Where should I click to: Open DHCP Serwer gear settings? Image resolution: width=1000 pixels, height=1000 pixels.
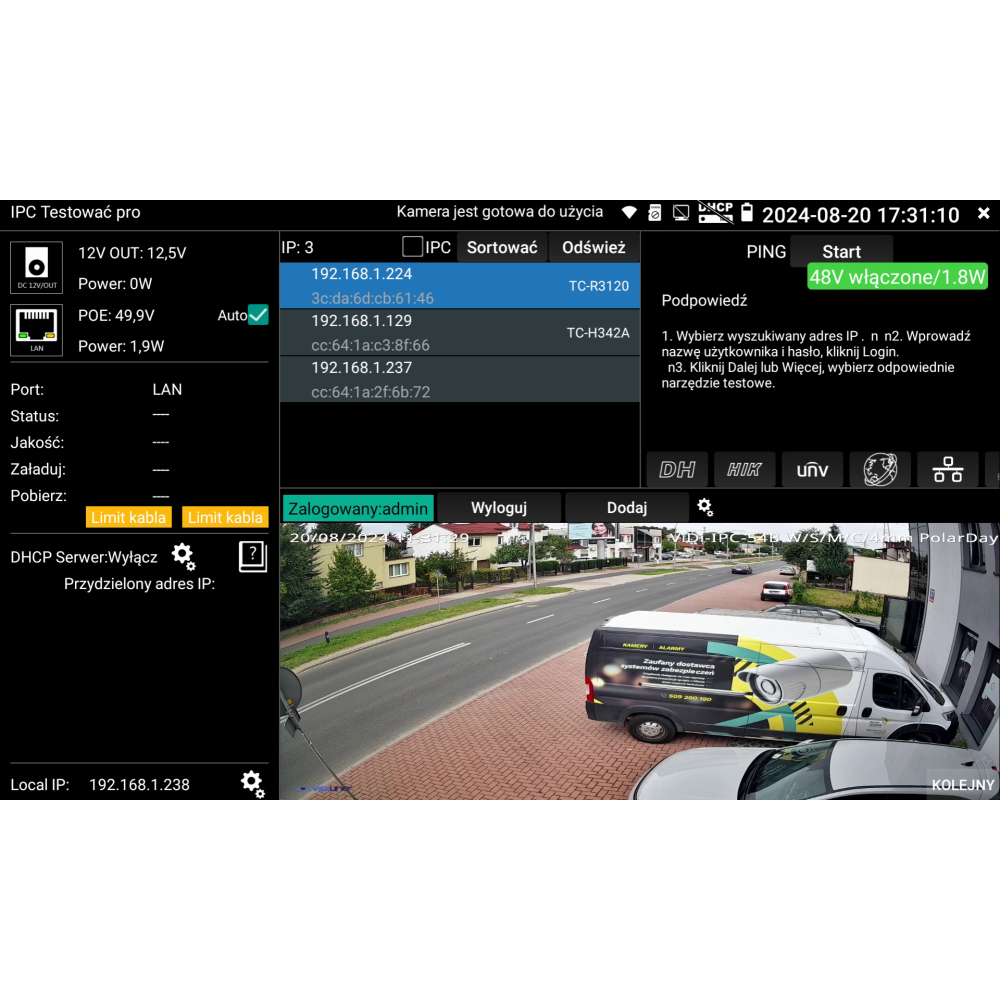click(x=183, y=556)
